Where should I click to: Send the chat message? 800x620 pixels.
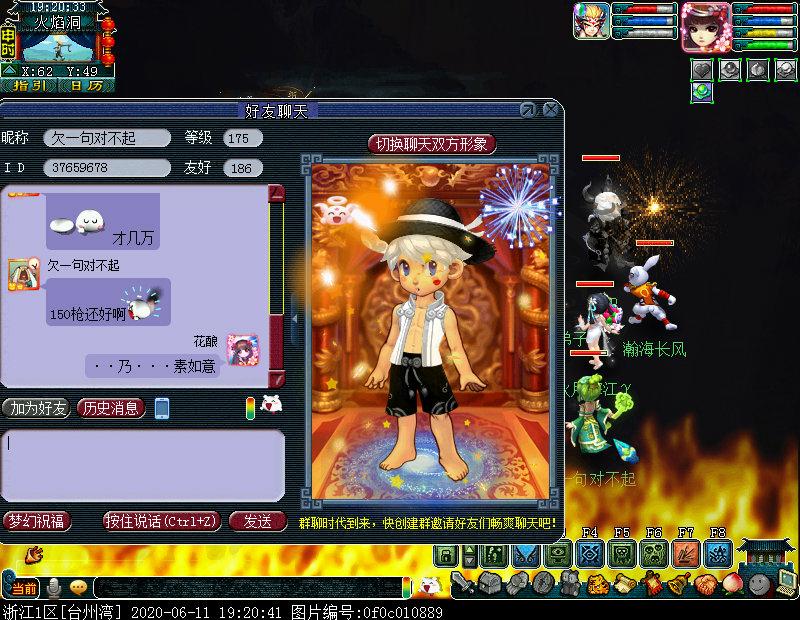[x=257, y=521]
